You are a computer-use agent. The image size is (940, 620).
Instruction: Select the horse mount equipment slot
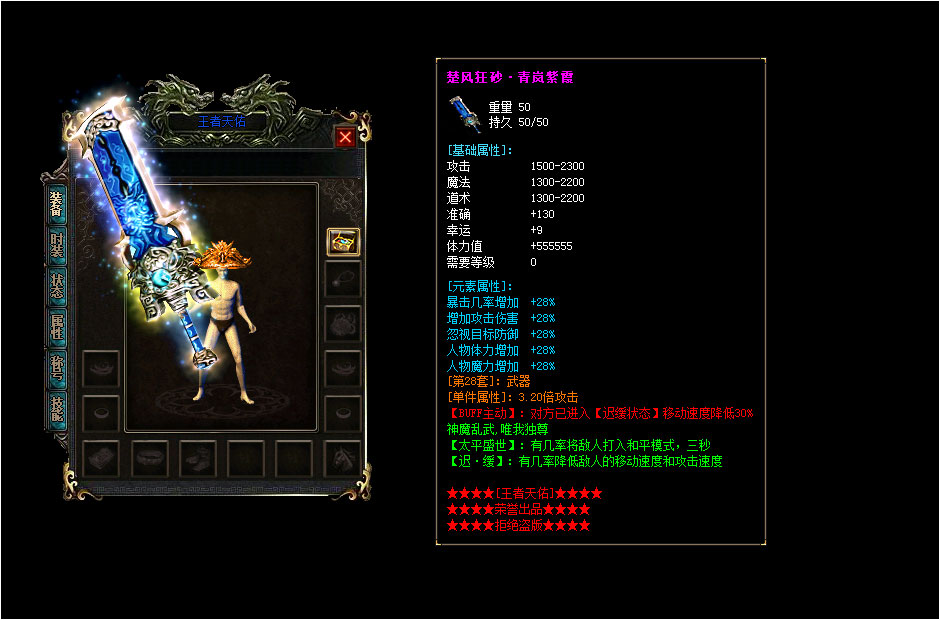click(x=343, y=459)
